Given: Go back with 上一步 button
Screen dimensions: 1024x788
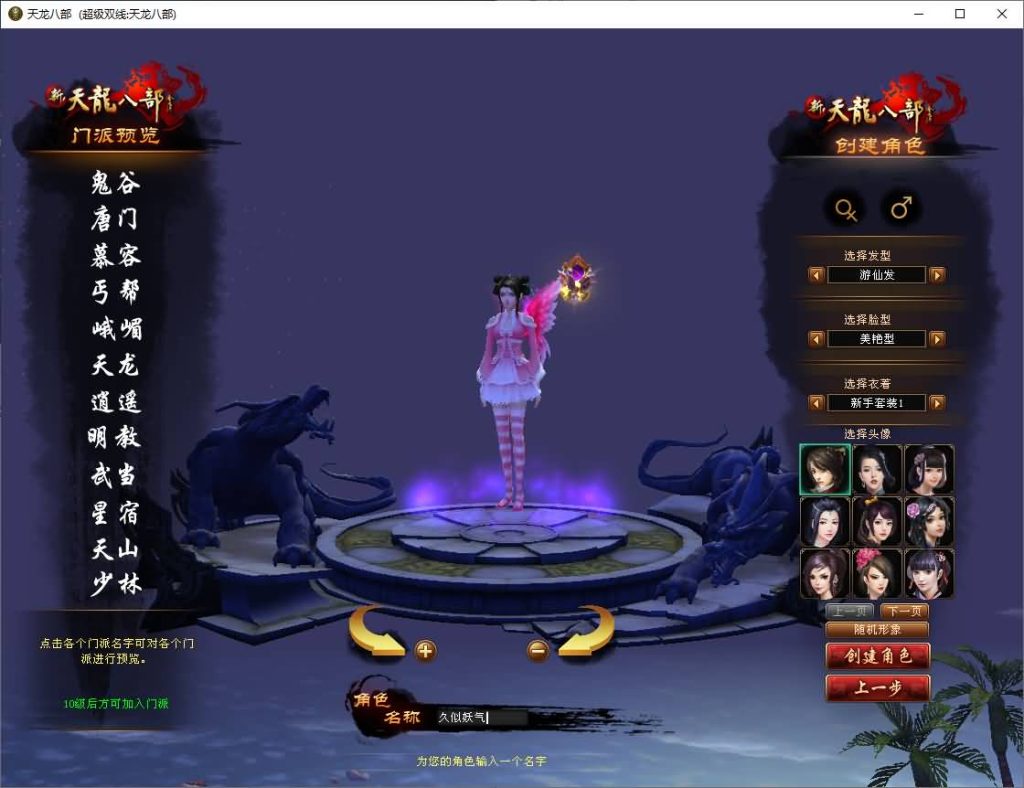Looking at the screenshot, I should point(877,688).
